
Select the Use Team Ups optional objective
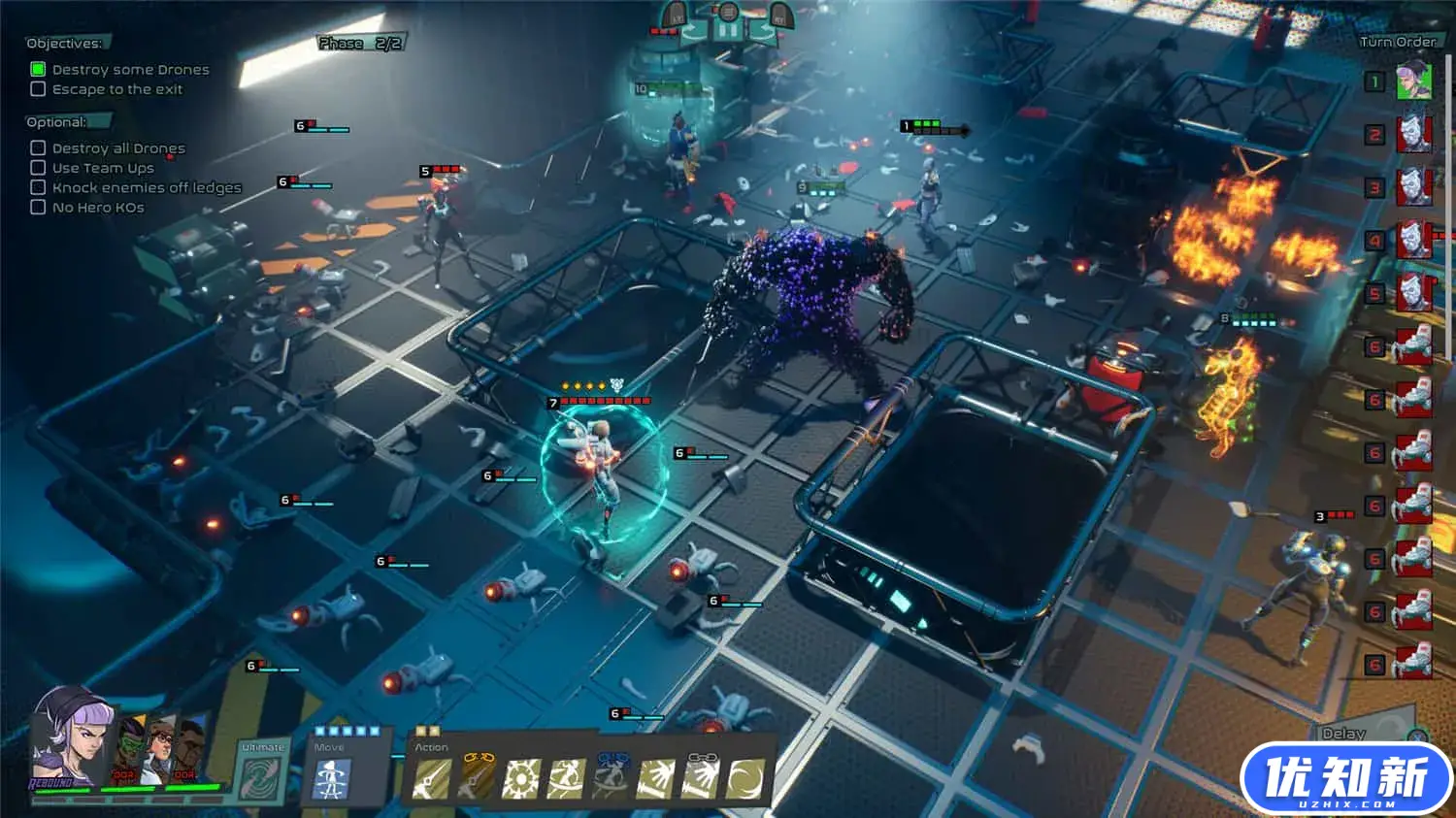[x=103, y=168]
